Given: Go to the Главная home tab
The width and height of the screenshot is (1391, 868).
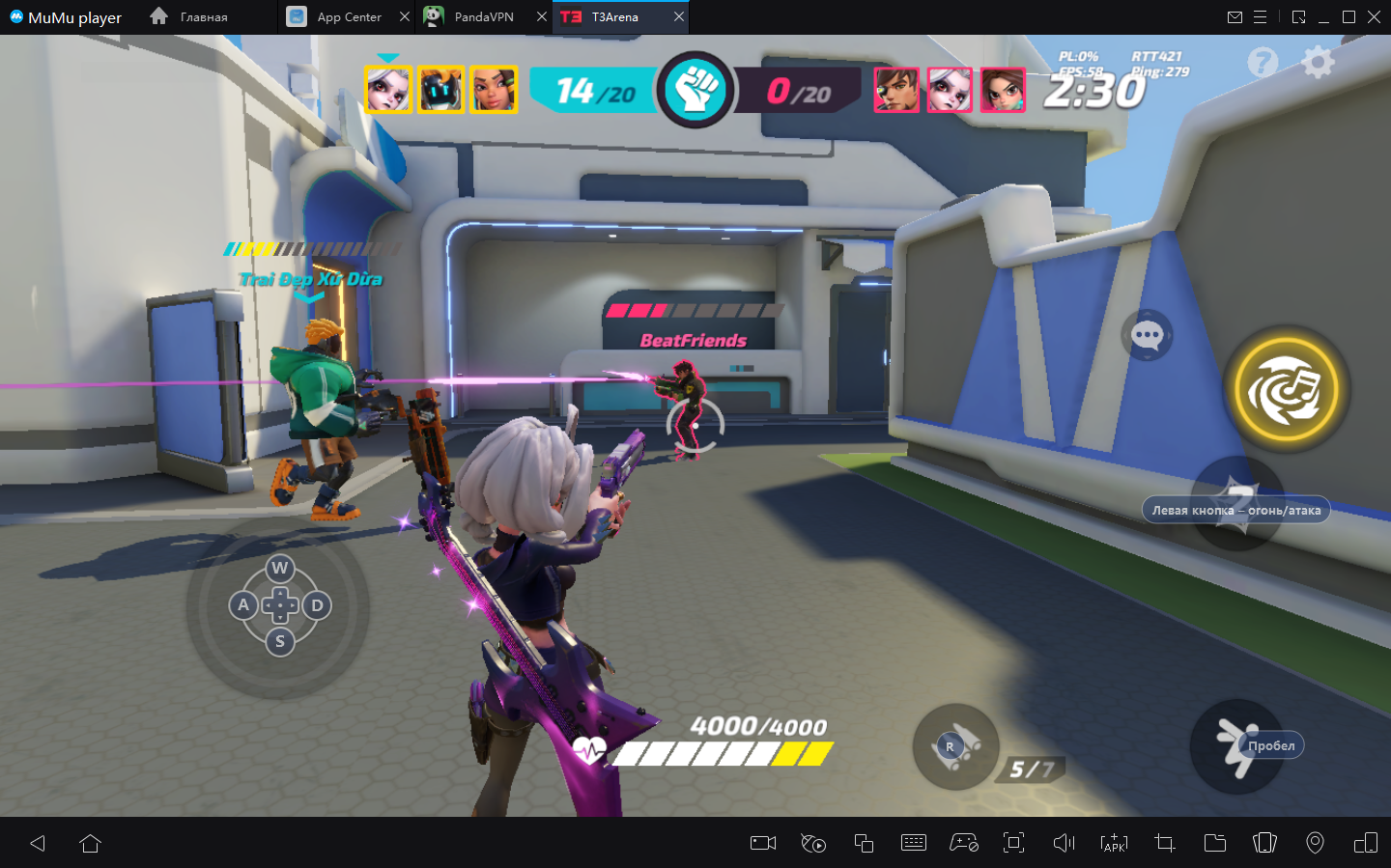Looking at the screenshot, I should 191,17.
